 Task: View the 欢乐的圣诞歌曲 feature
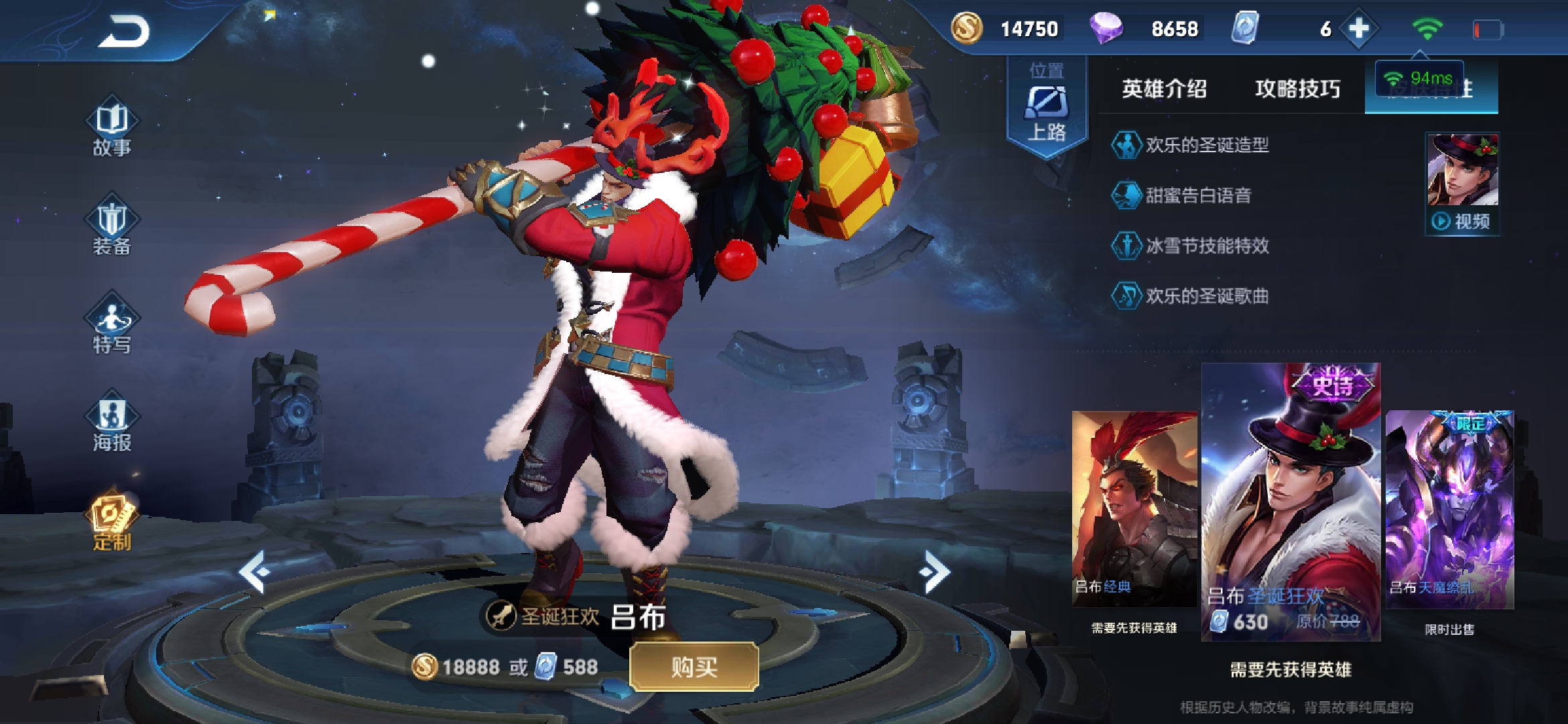click(x=1206, y=296)
